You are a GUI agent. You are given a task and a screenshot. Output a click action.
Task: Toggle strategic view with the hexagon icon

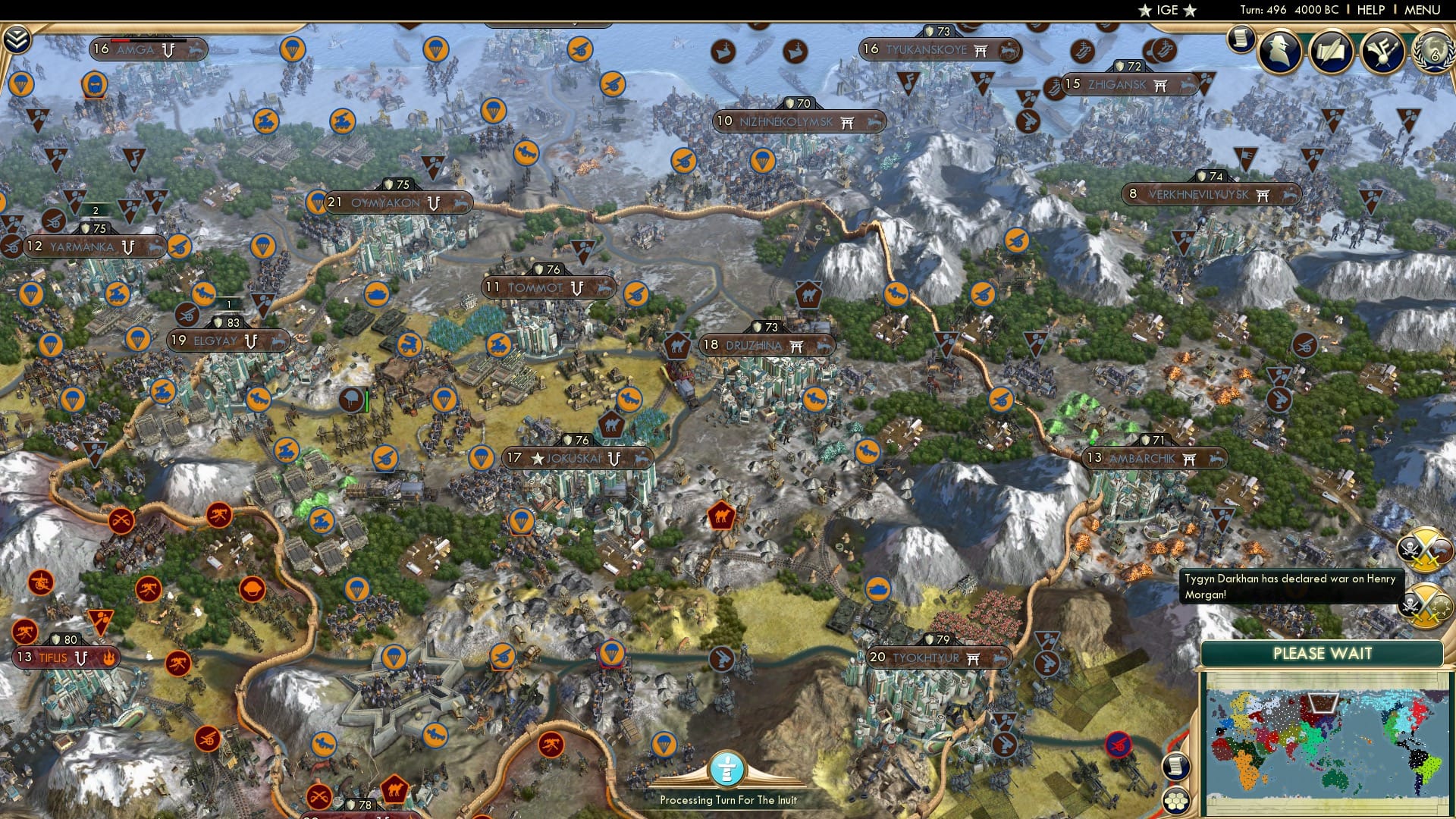click(x=1175, y=799)
